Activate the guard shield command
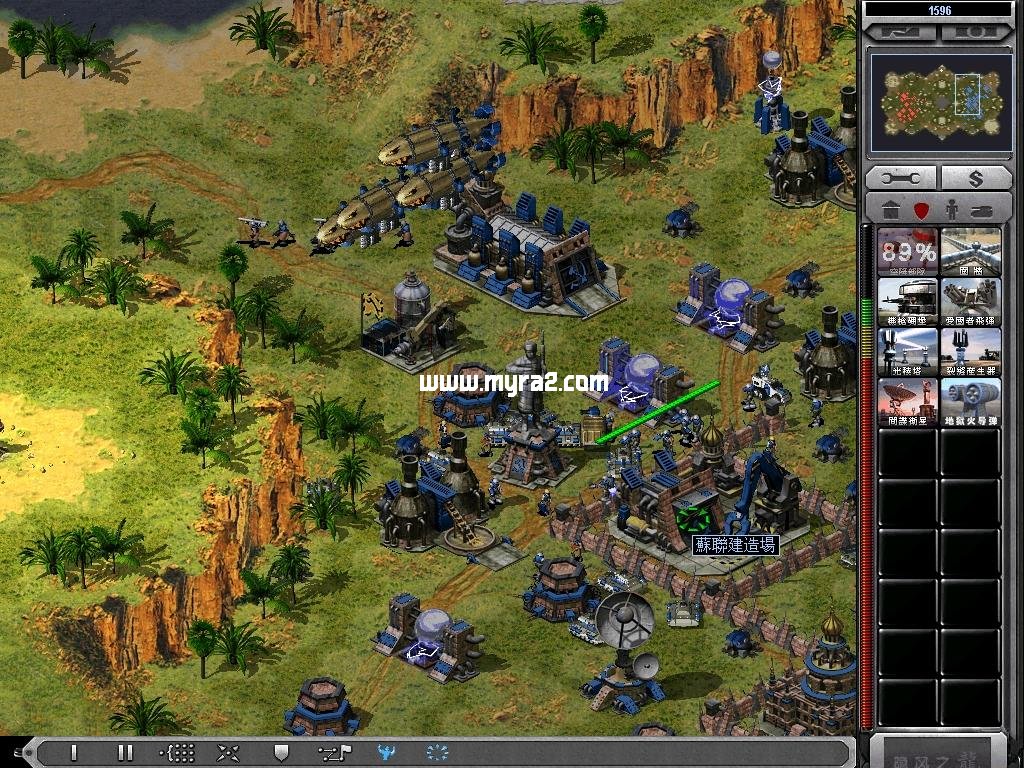 click(281, 752)
